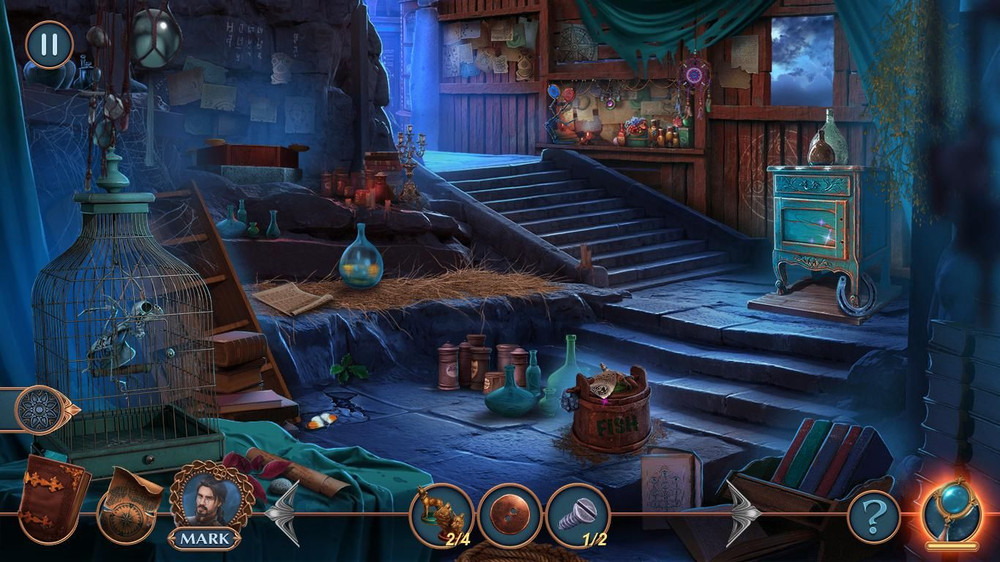Select the golden figurine inventory item
Viewport: 1000px width, 562px height.
pyautogui.click(x=441, y=514)
